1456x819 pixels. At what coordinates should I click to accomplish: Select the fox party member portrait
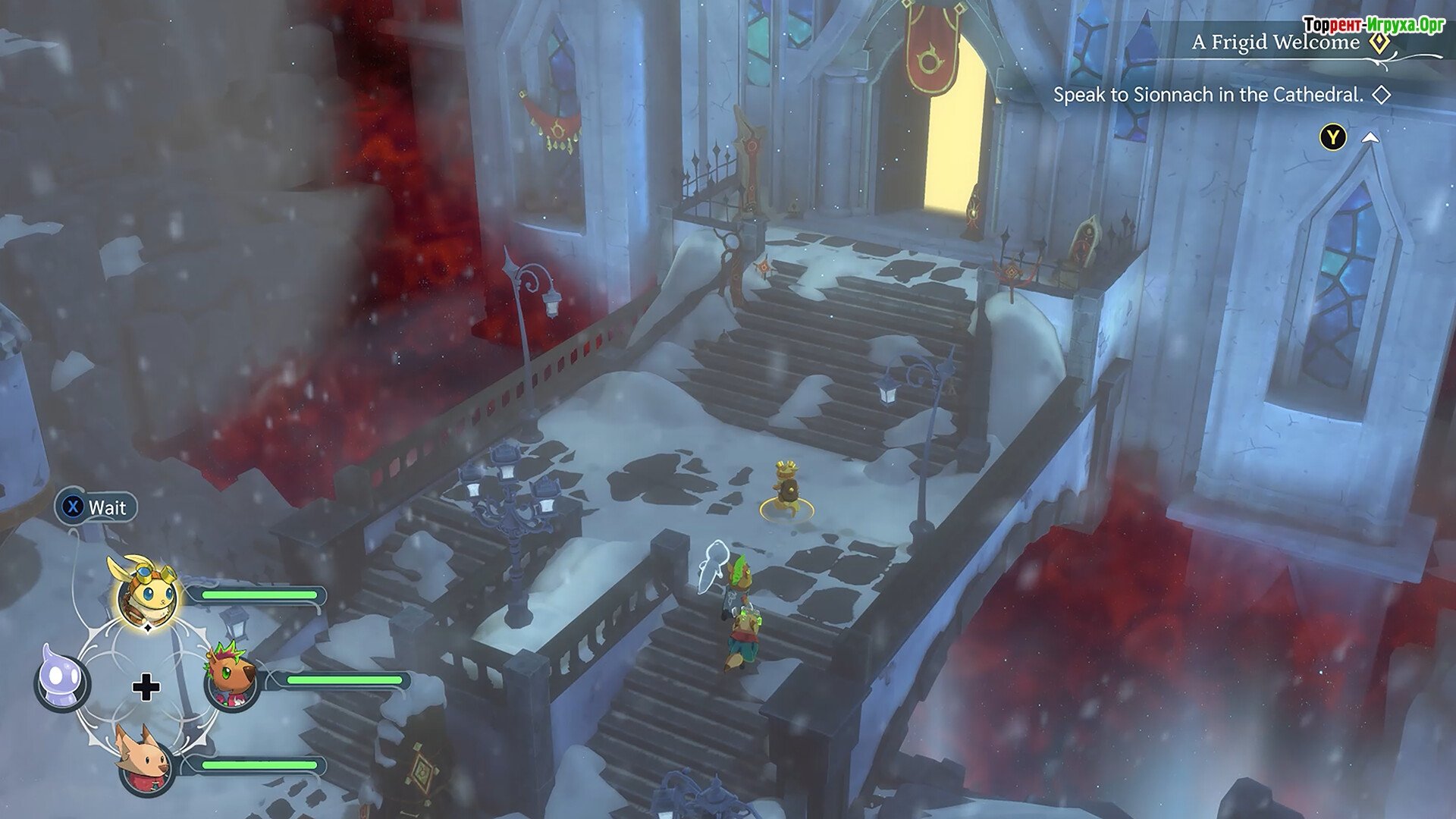click(x=144, y=764)
